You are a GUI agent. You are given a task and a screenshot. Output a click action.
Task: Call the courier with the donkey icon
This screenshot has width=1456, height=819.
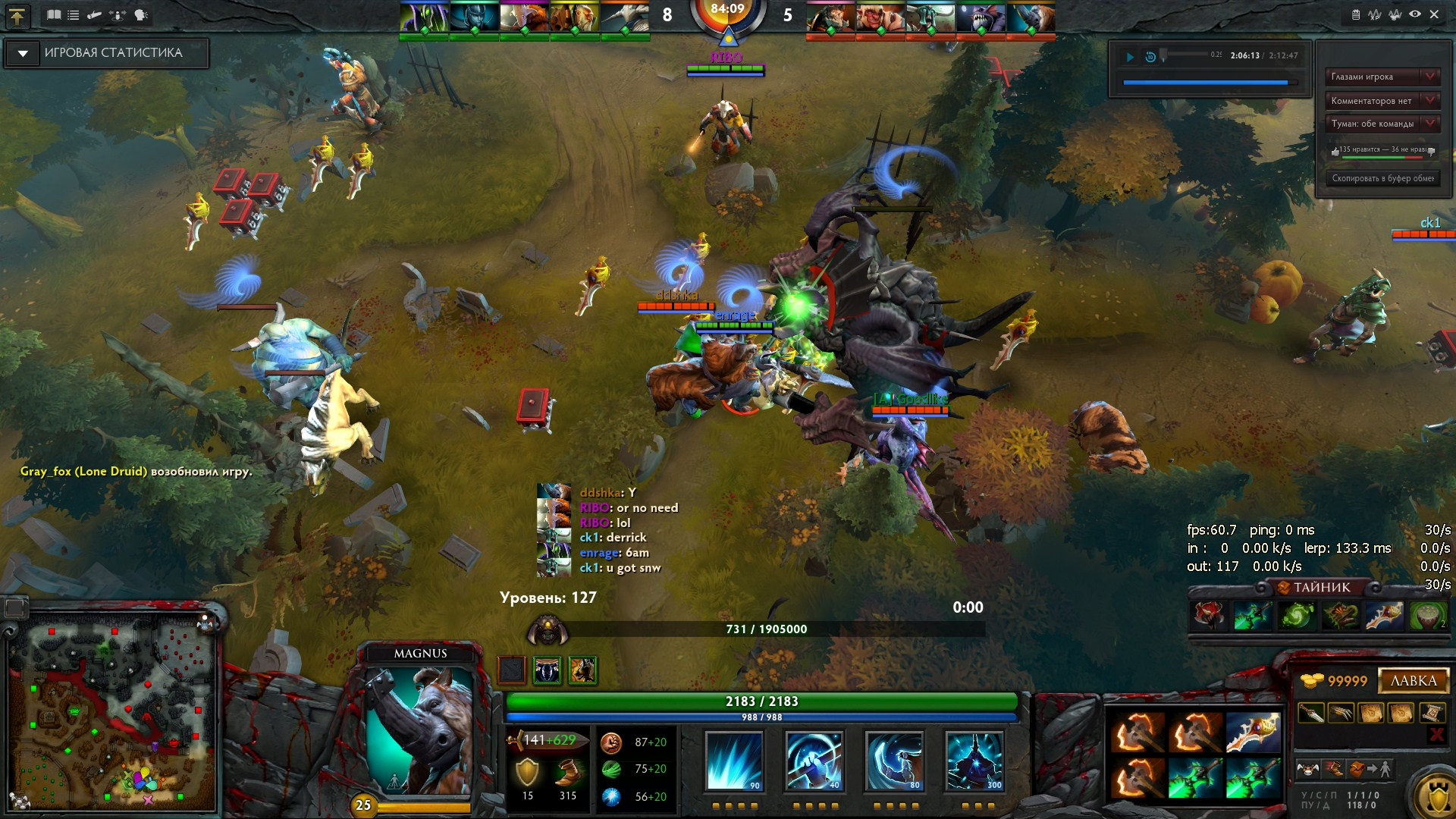pos(1307,770)
